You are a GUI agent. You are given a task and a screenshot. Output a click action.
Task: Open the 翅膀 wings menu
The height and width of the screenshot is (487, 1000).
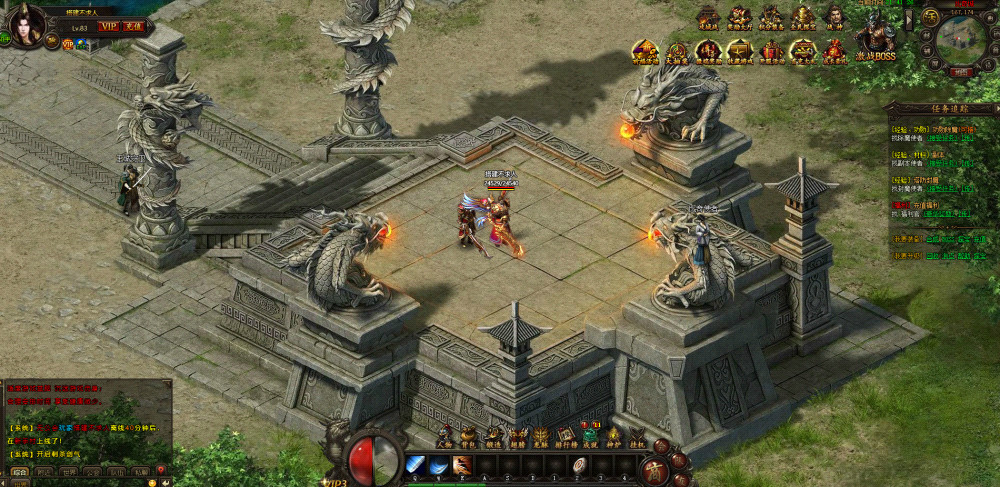click(517, 436)
